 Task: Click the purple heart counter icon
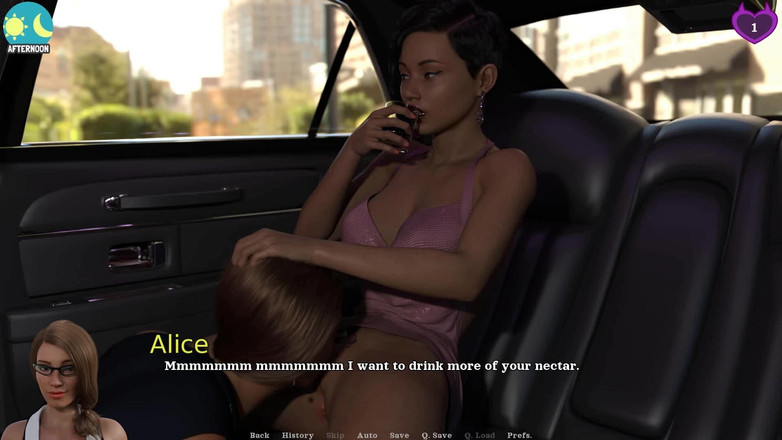[753, 23]
